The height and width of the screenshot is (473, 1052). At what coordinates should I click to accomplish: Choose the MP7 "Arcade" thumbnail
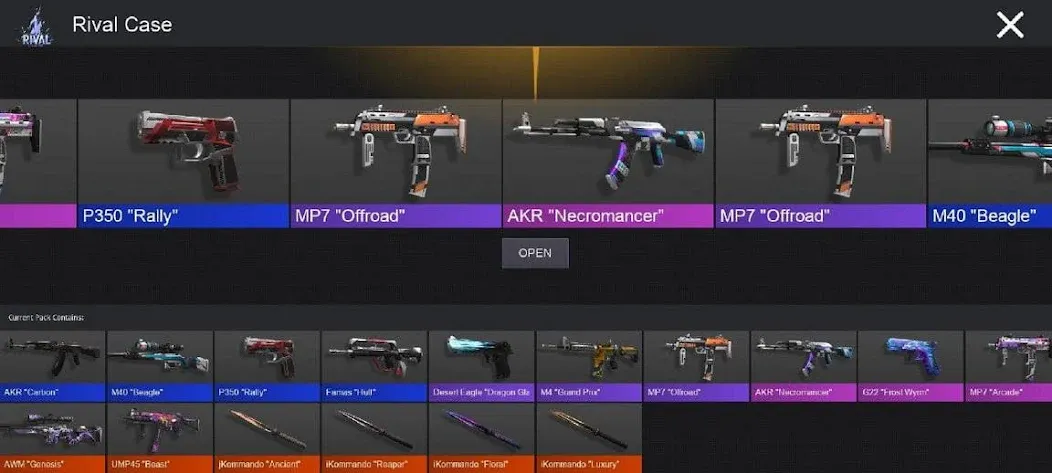(x=1008, y=364)
